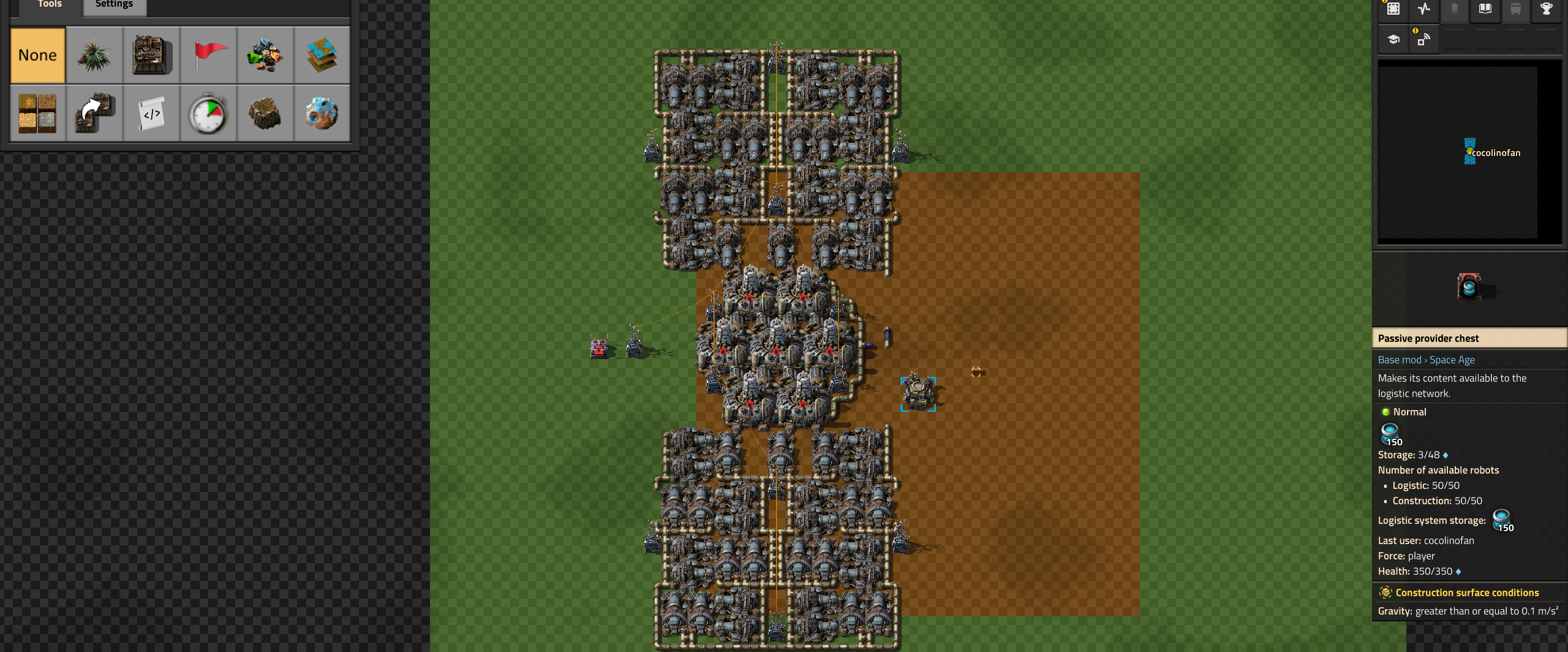Select the Resources editor tool
The image size is (1568, 652).
[x=266, y=55]
